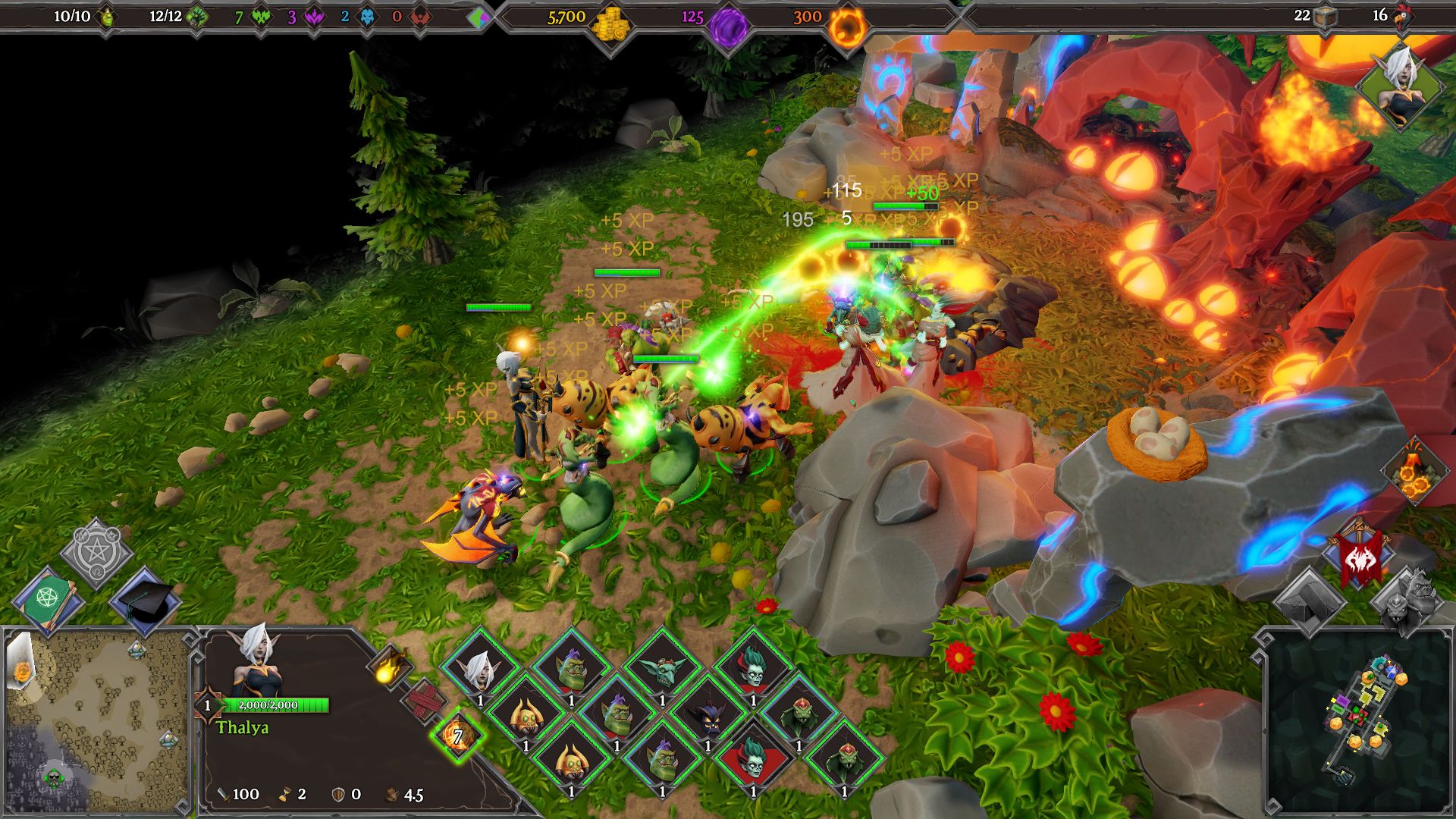Open the green pentagram spellbook

tap(51, 599)
